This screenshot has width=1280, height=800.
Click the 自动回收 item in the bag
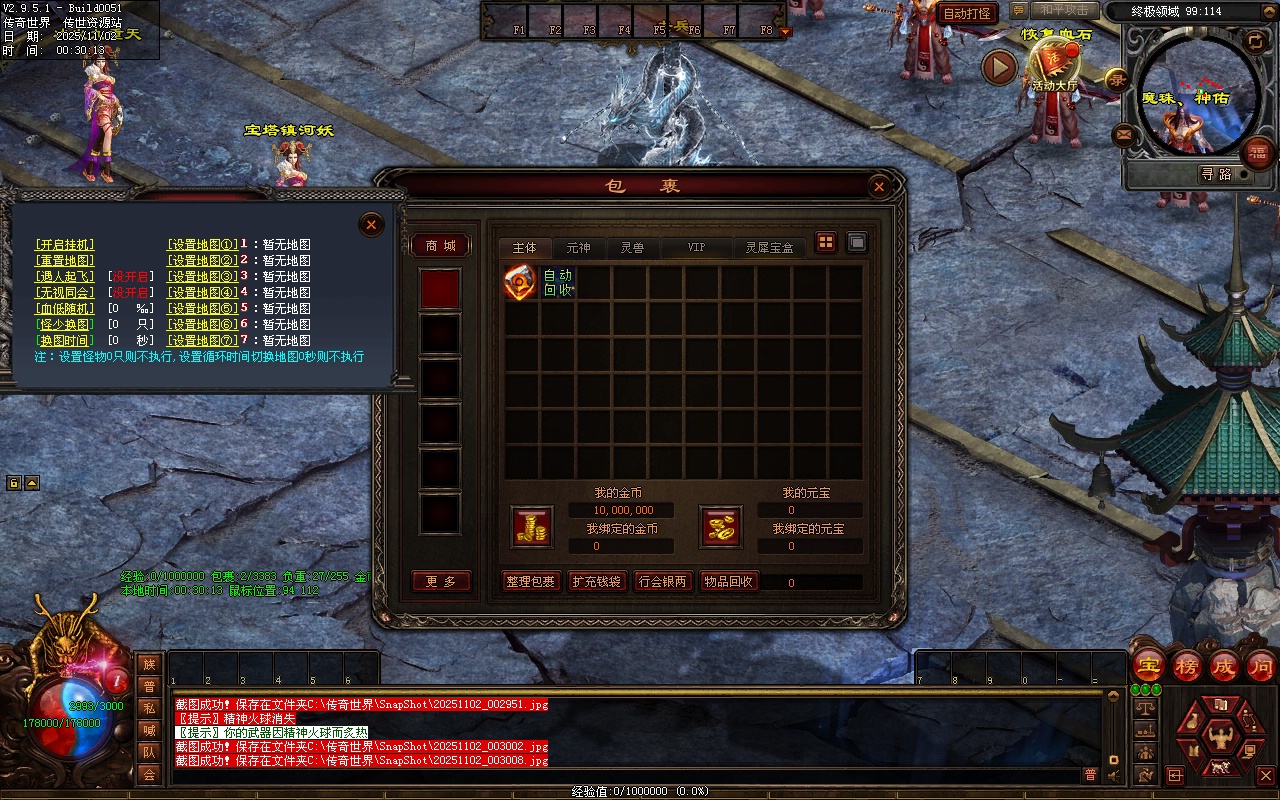(x=521, y=283)
